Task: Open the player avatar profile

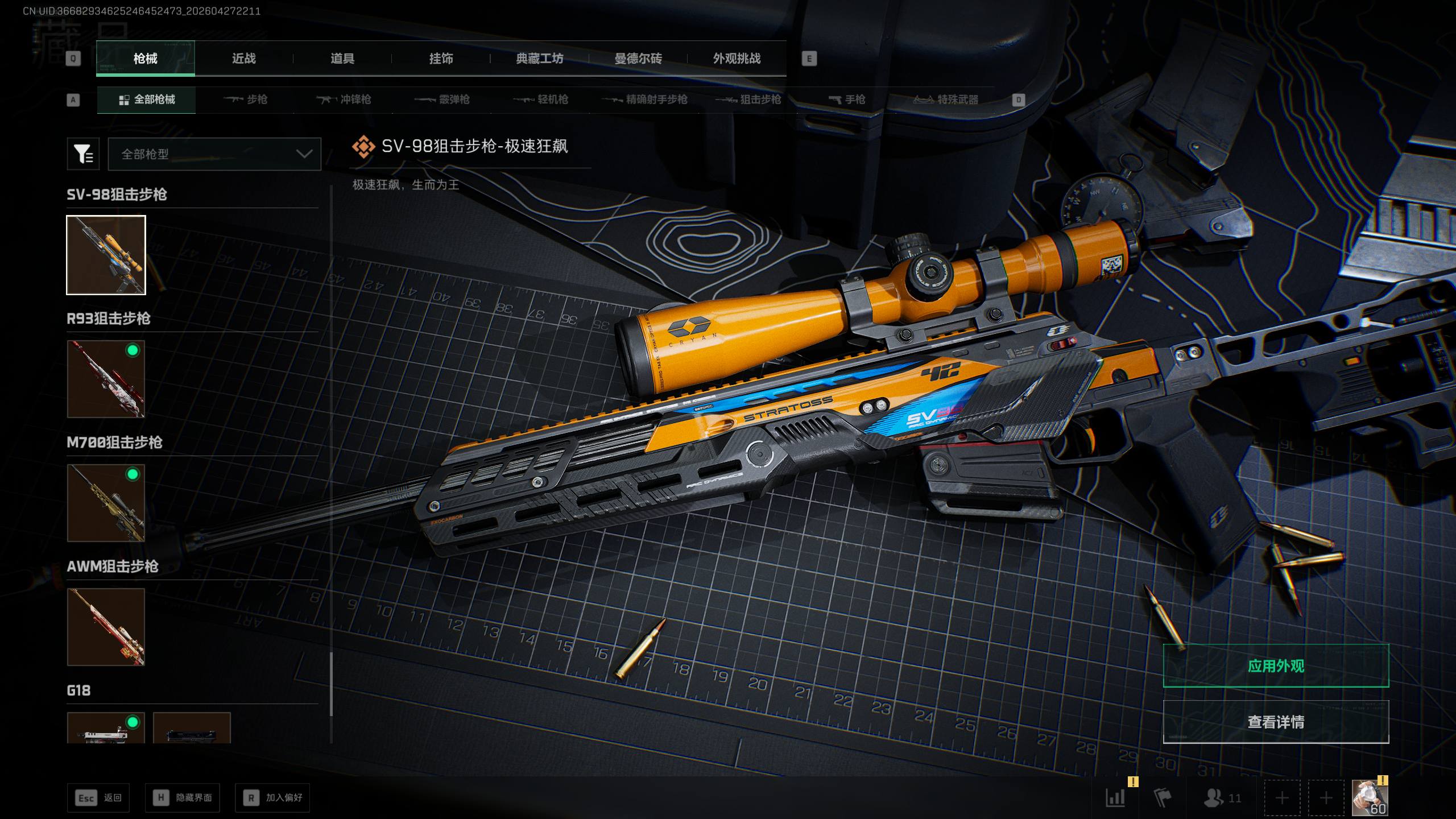Action: [x=1370, y=798]
